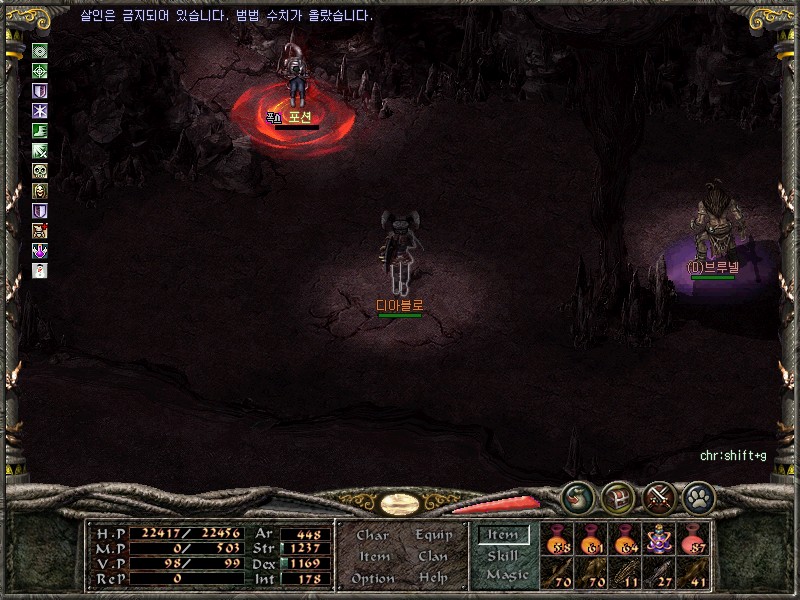Use the orange potion stack of 58
The image size is (800, 600).
557,538
